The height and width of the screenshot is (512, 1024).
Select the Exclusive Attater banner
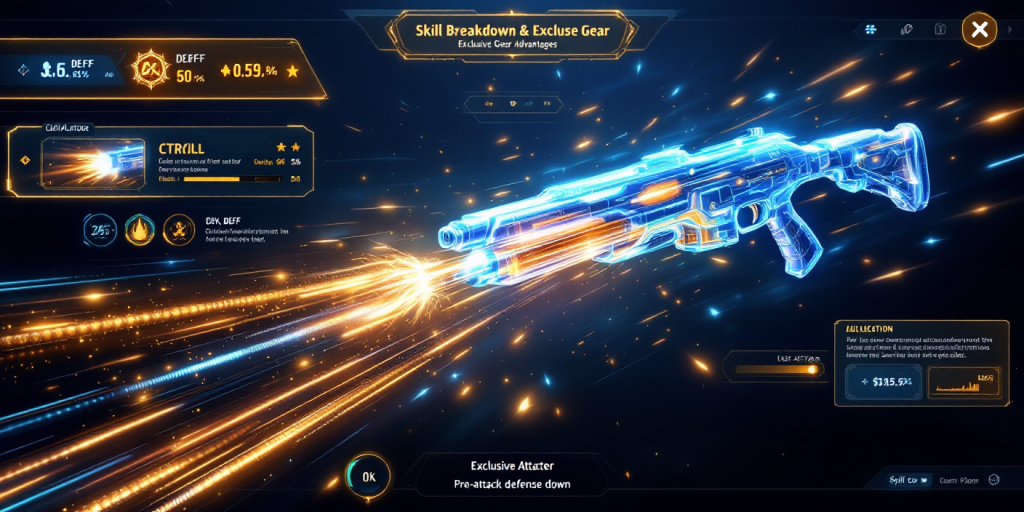(510, 475)
